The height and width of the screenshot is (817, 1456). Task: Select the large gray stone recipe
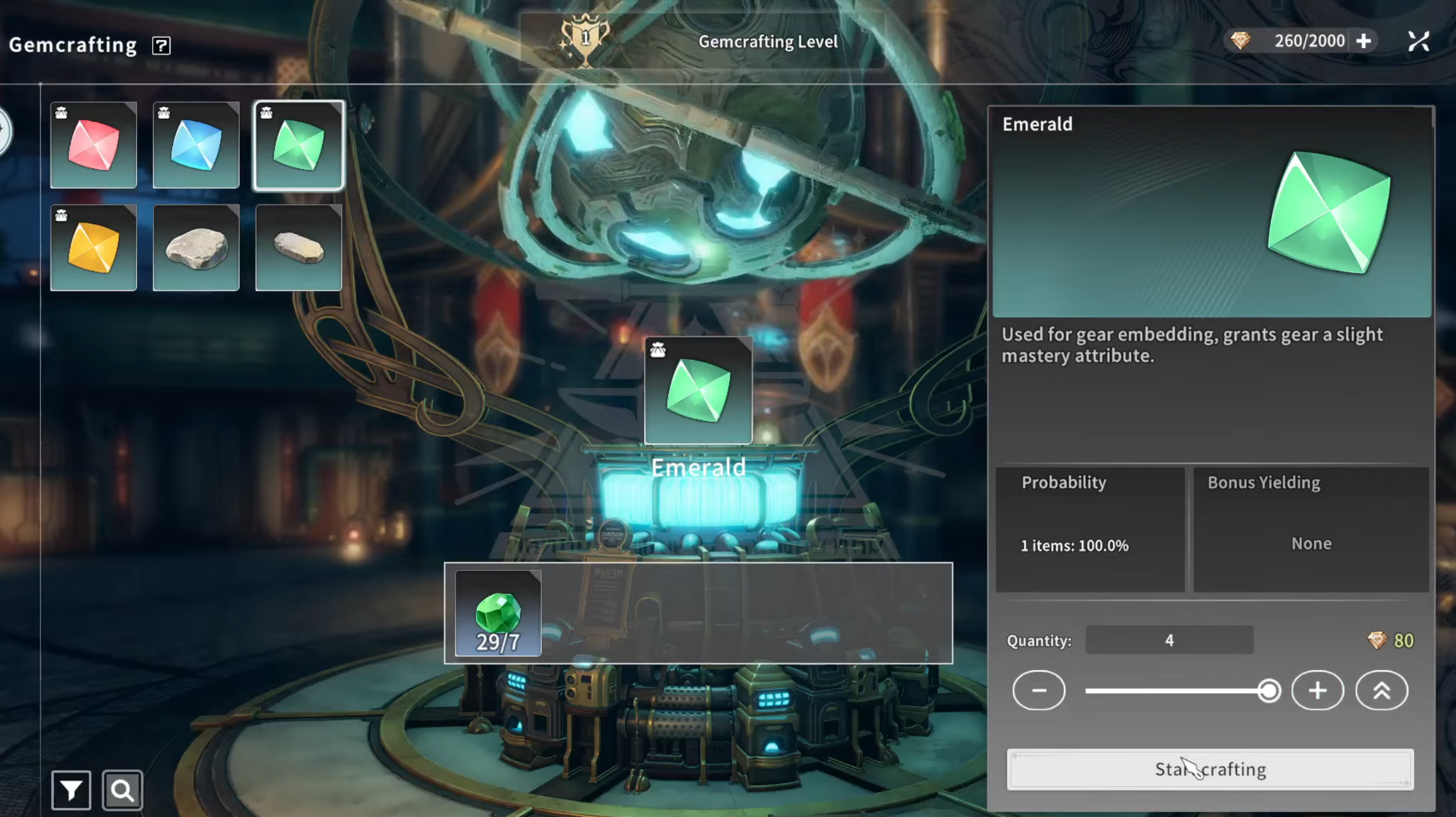point(196,248)
